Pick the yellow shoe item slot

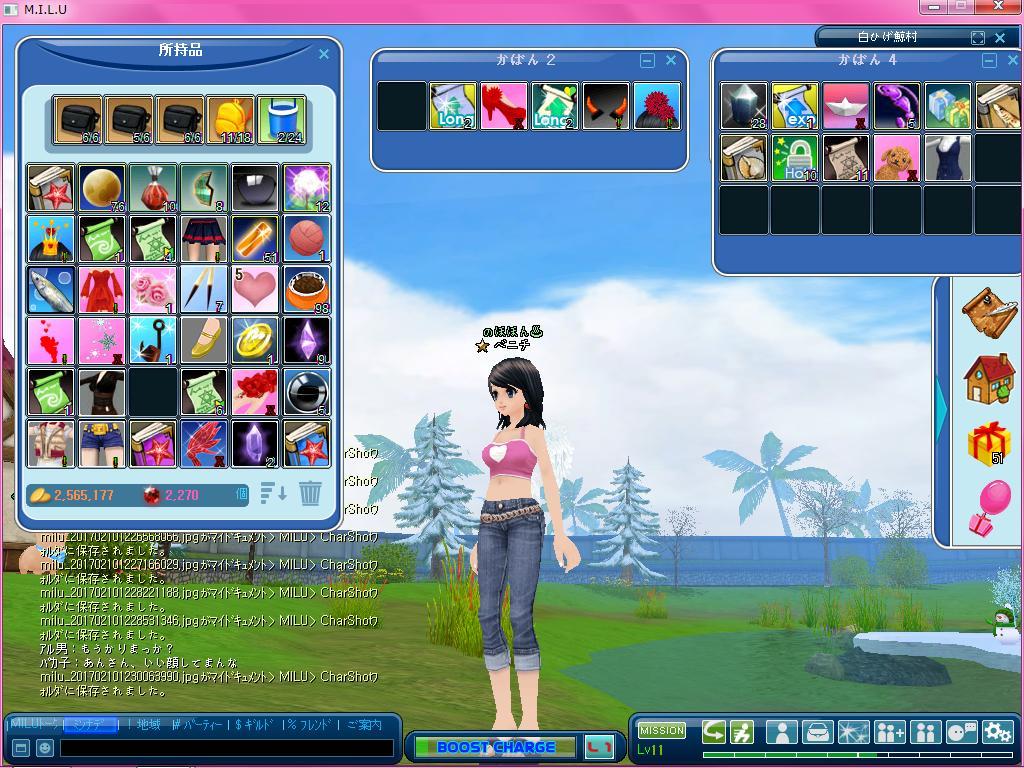tap(204, 341)
